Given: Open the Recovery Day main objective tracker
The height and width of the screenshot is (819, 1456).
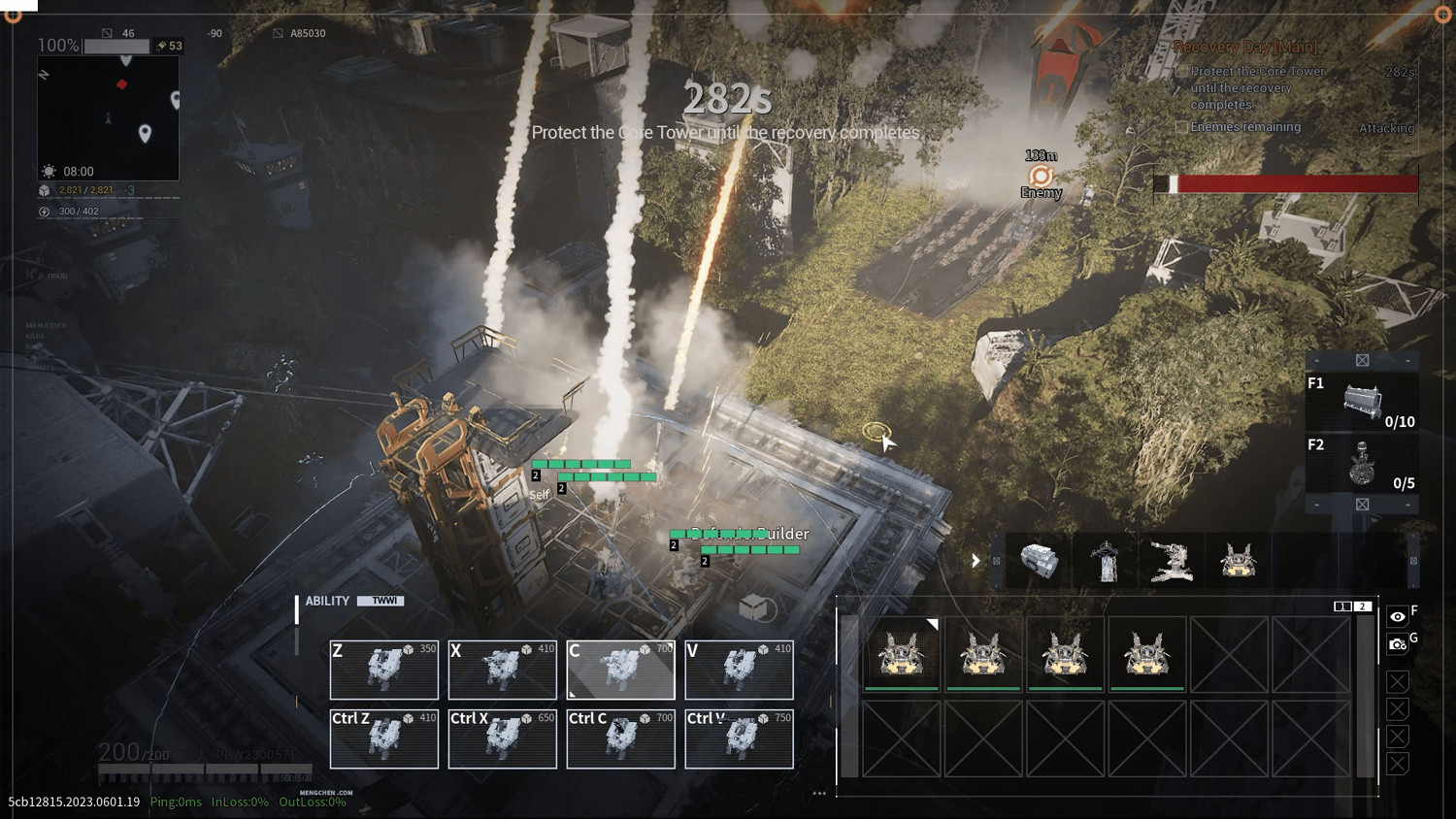Looking at the screenshot, I should tap(1245, 47).
